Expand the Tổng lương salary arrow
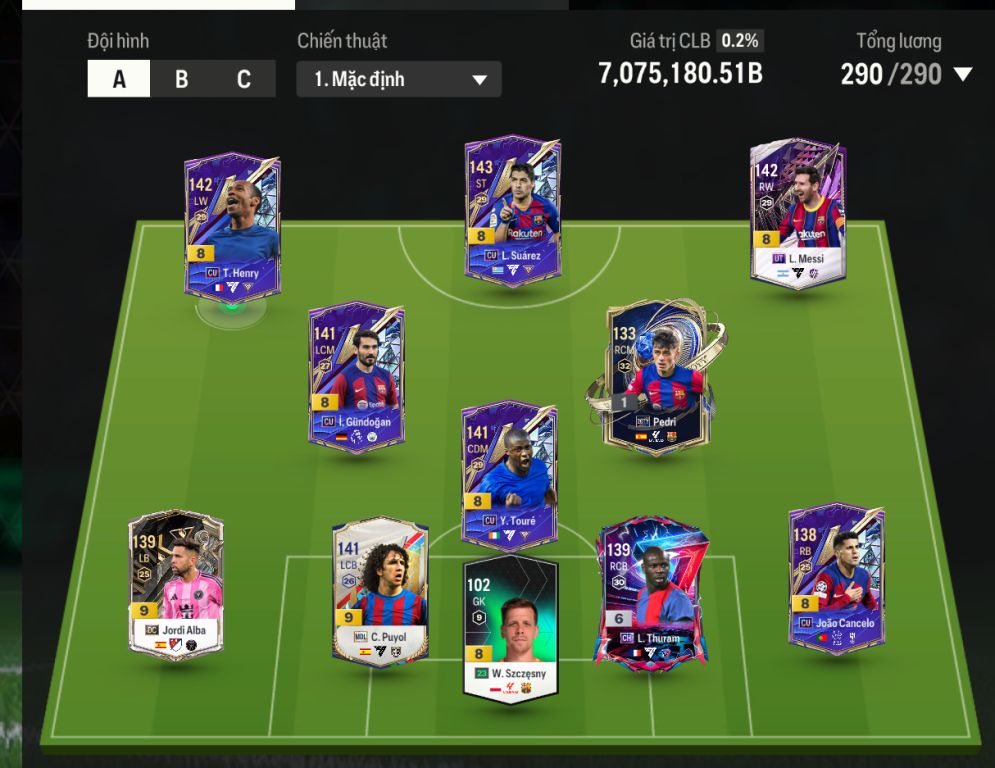This screenshot has width=995, height=768. pos(963,74)
